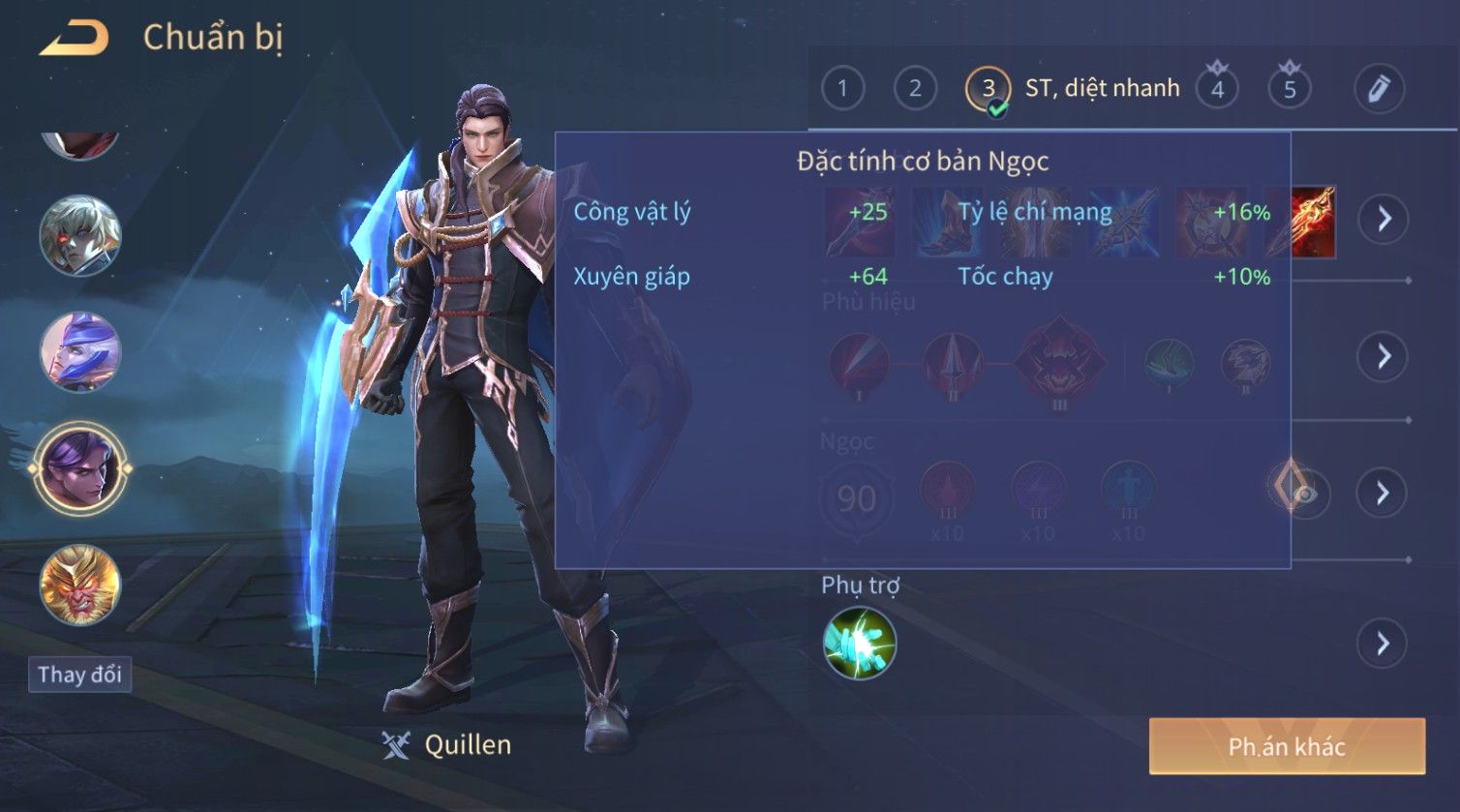Image resolution: width=1460 pixels, height=812 pixels.
Task: Open the item build details arrow
Action: 1383,220
